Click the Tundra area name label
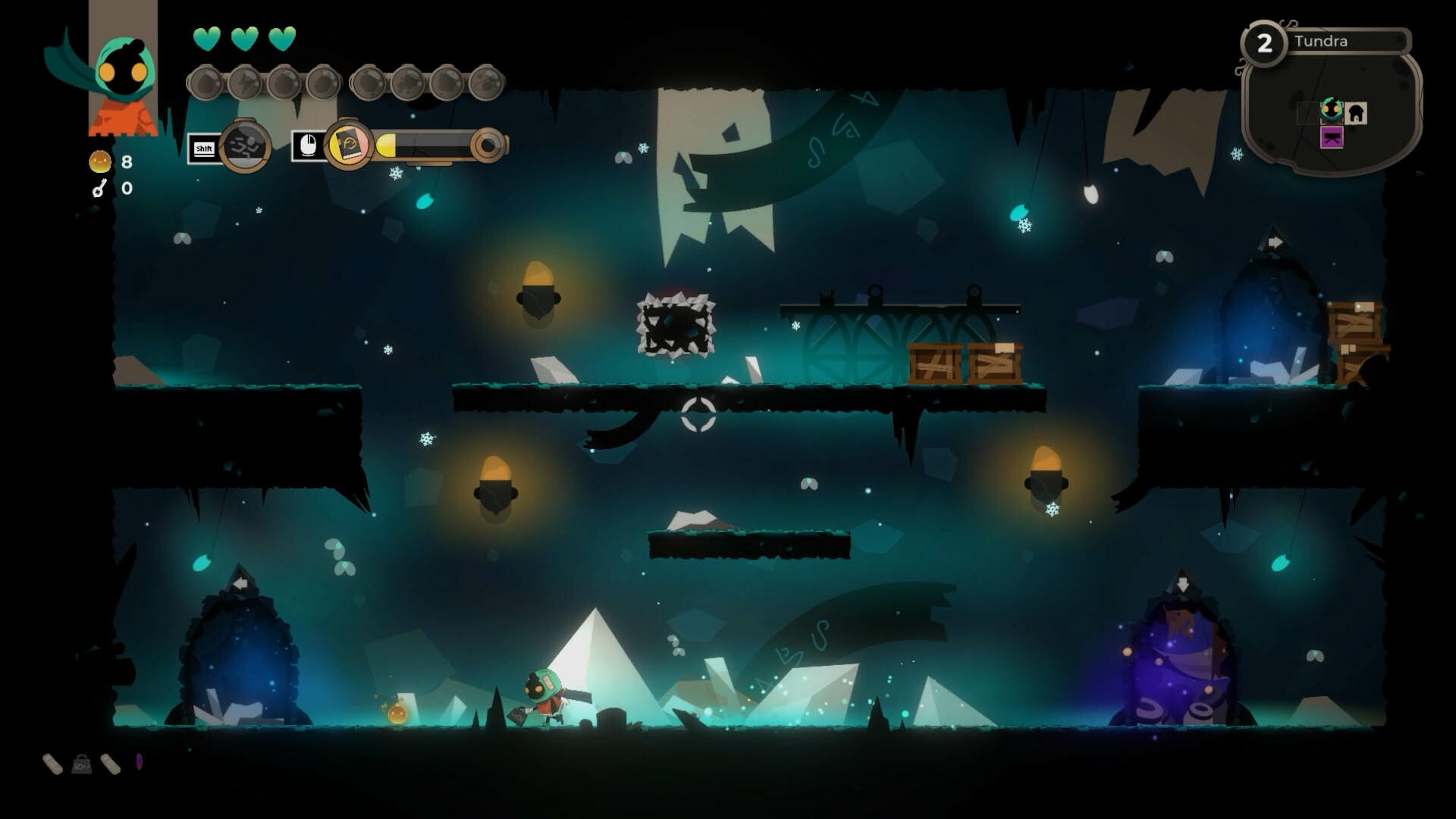This screenshot has height=819, width=1456. (x=1322, y=42)
